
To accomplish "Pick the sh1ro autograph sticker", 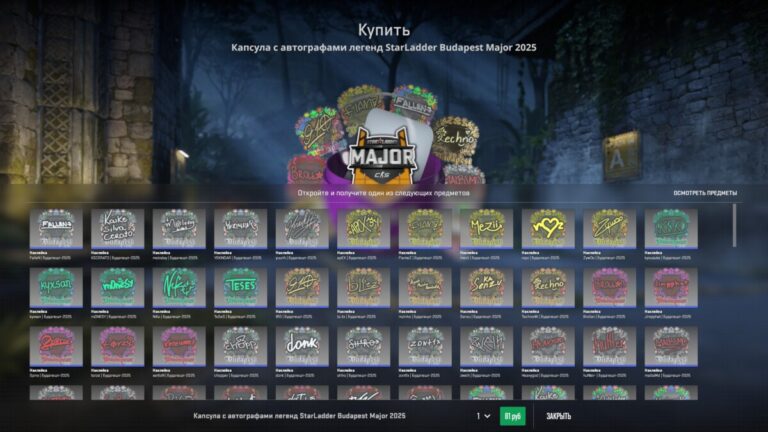I will (x=364, y=345).
